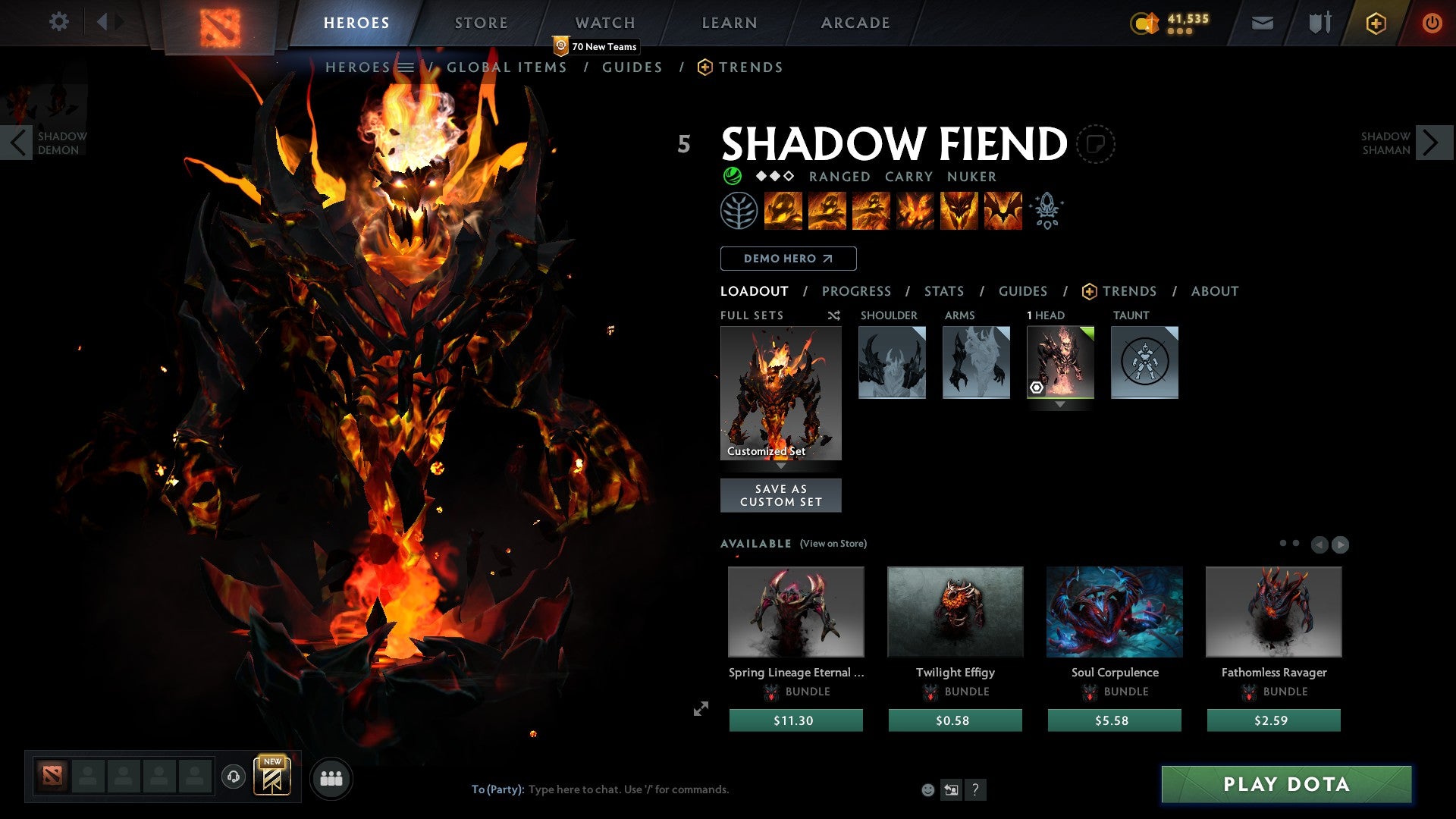Toggle the equipped marker on the Head item

point(1036,388)
